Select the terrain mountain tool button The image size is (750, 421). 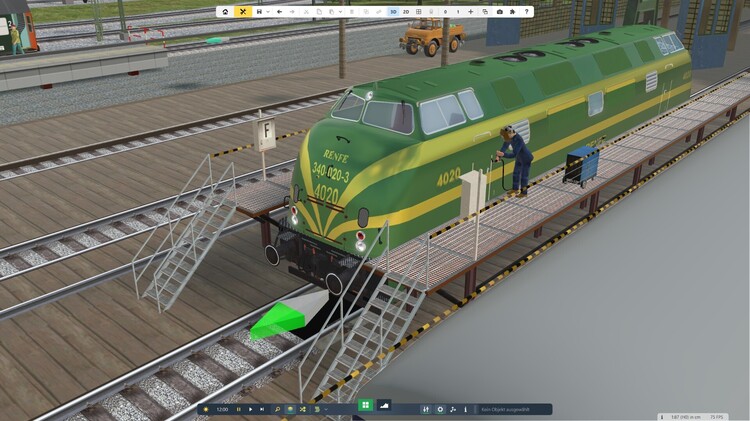385,405
